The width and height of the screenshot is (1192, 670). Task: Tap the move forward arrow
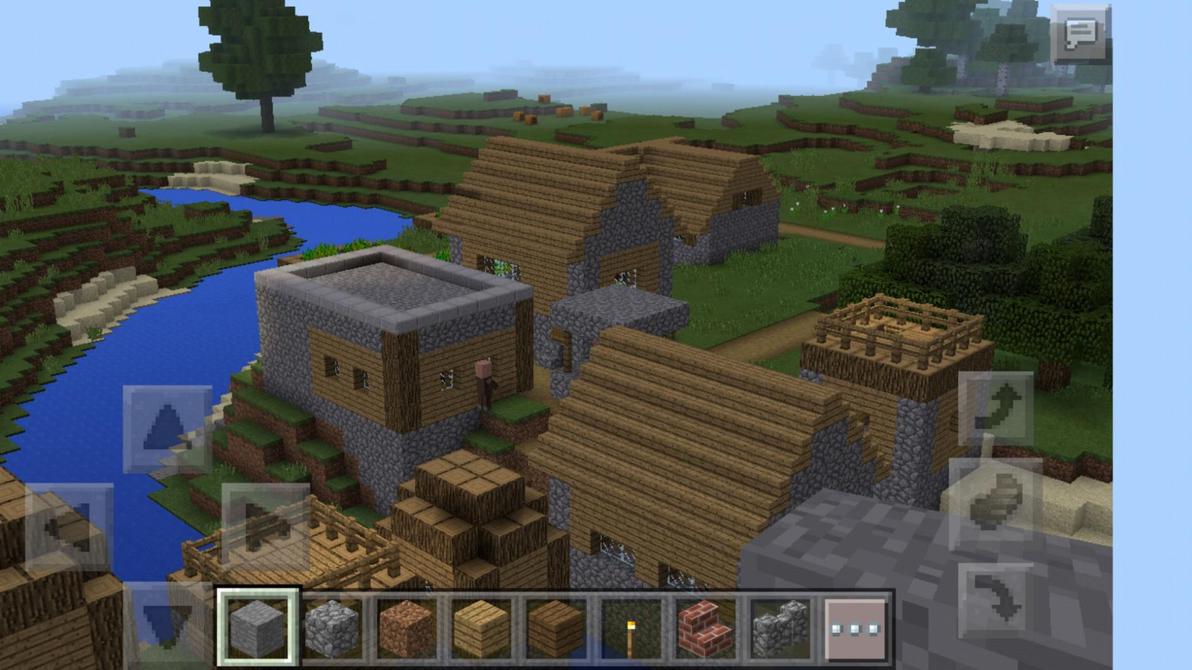(167, 429)
